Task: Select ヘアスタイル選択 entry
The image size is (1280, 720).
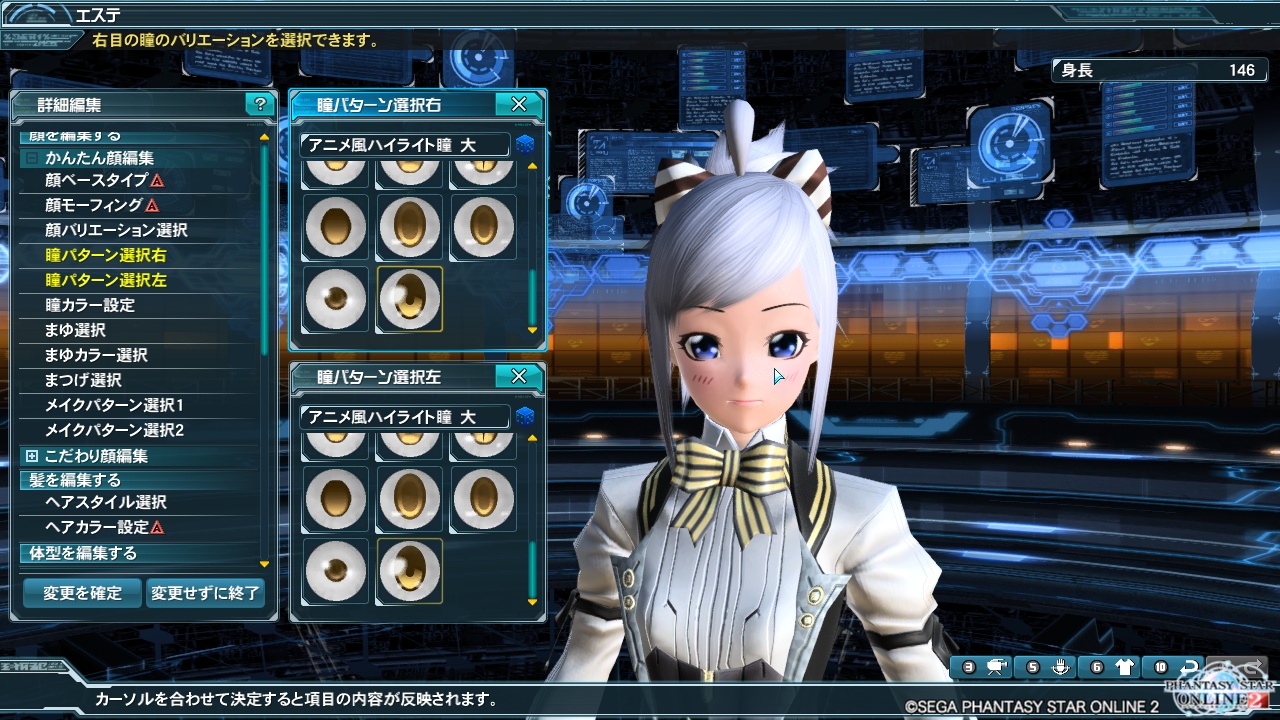Action: 106,502
